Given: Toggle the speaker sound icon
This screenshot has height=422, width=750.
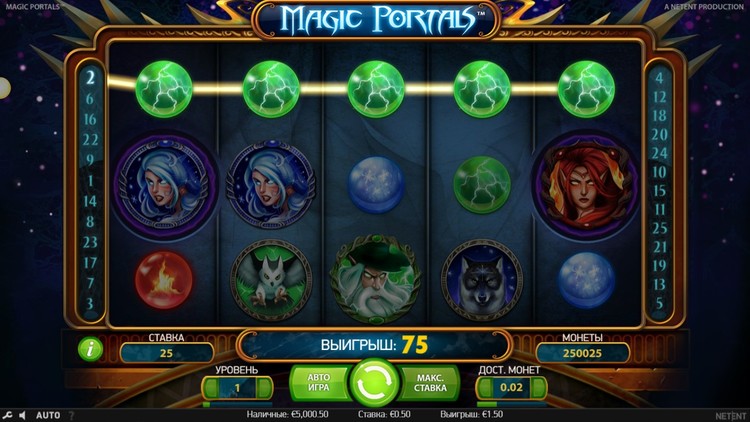Looking at the screenshot, I should [x=23, y=415].
